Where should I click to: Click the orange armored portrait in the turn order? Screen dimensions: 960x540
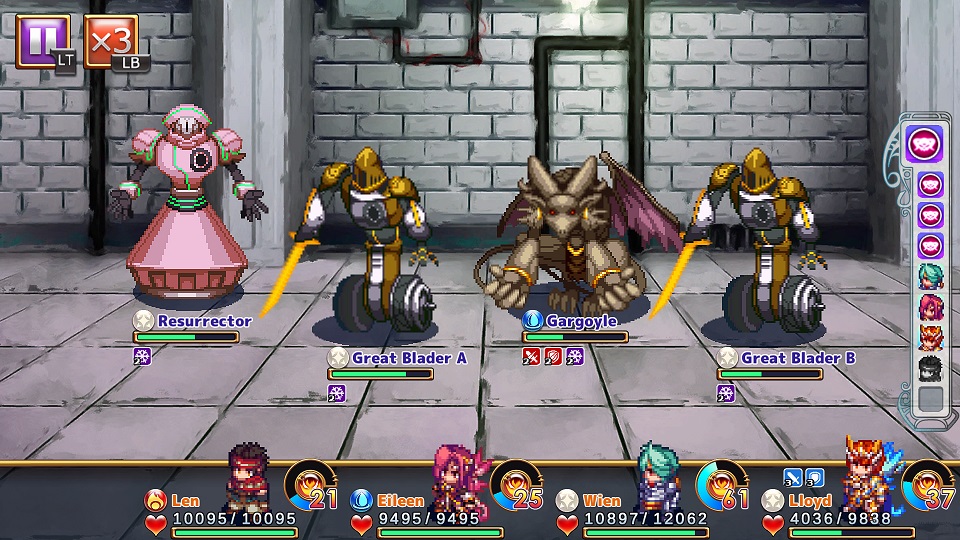(x=931, y=338)
